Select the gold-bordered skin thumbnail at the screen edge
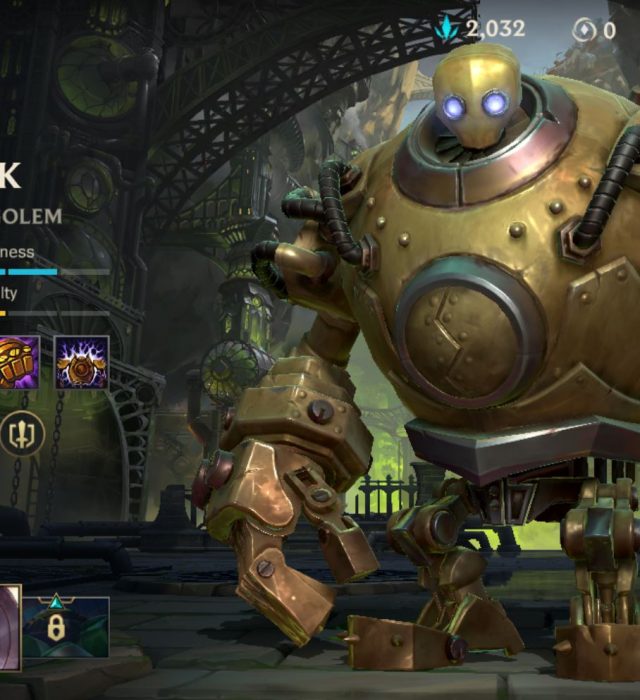The width and height of the screenshot is (640, 700). [9, 627]
